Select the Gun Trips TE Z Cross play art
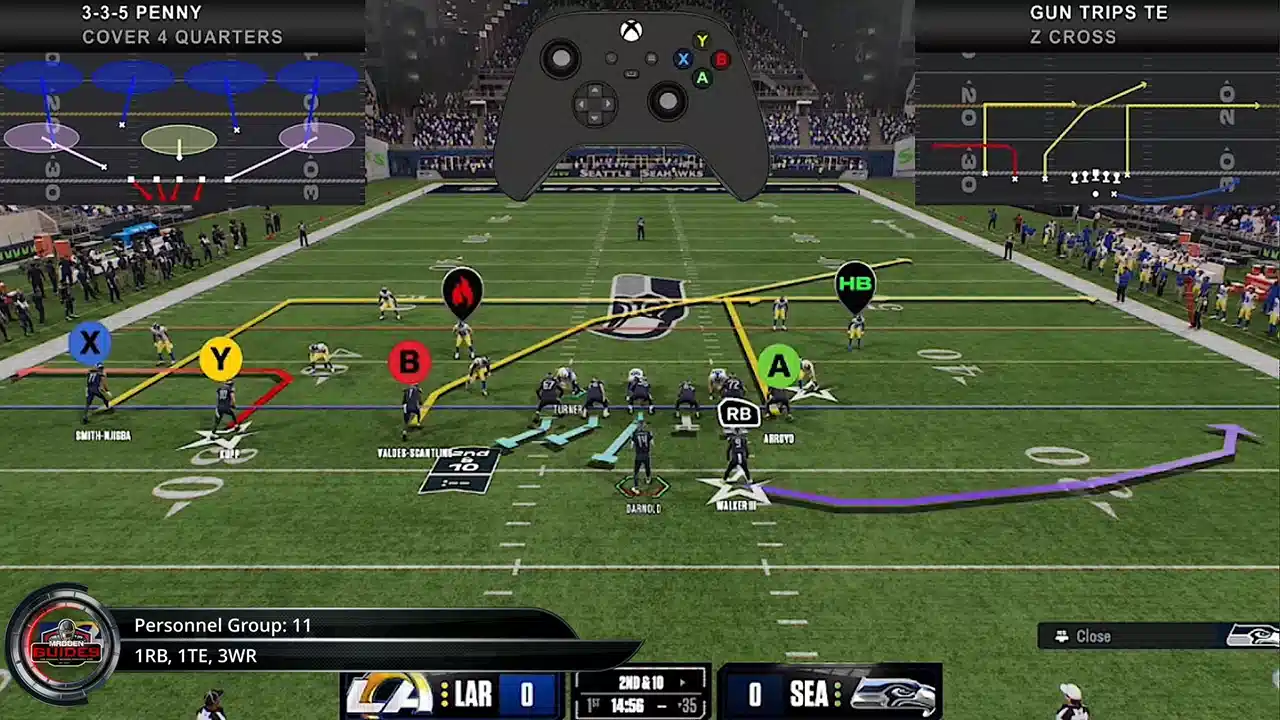Viewport: 1280px width, 720px height. point(1097,128)
